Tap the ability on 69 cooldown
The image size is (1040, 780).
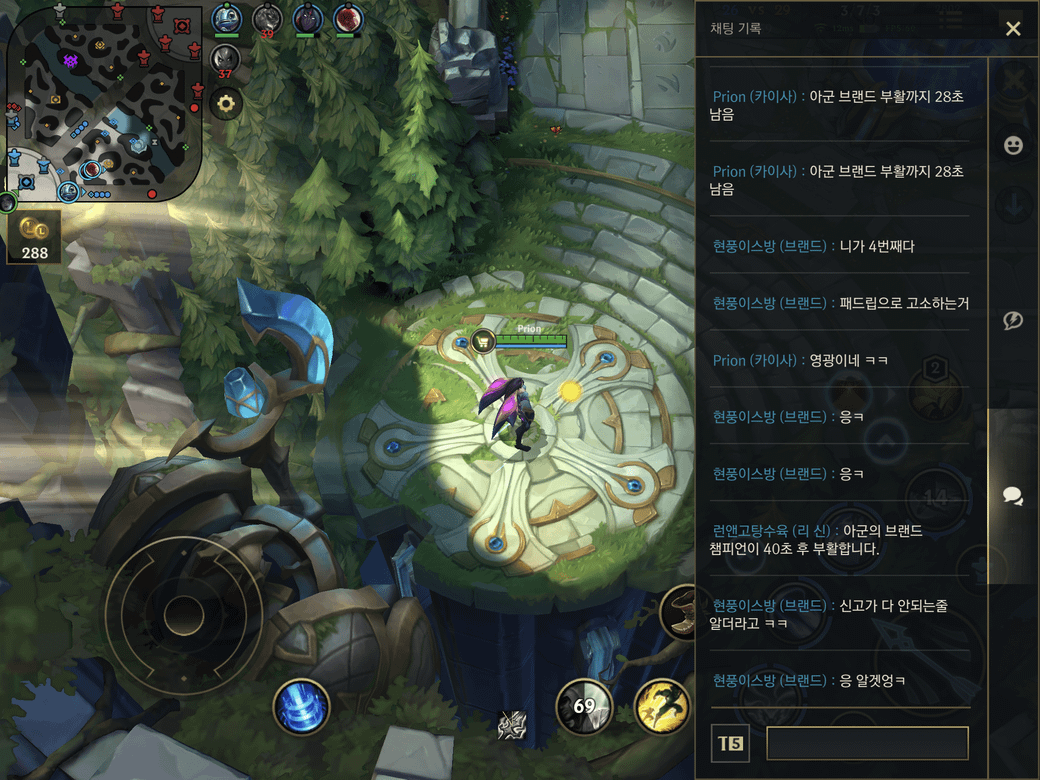(x=584, y=707)
